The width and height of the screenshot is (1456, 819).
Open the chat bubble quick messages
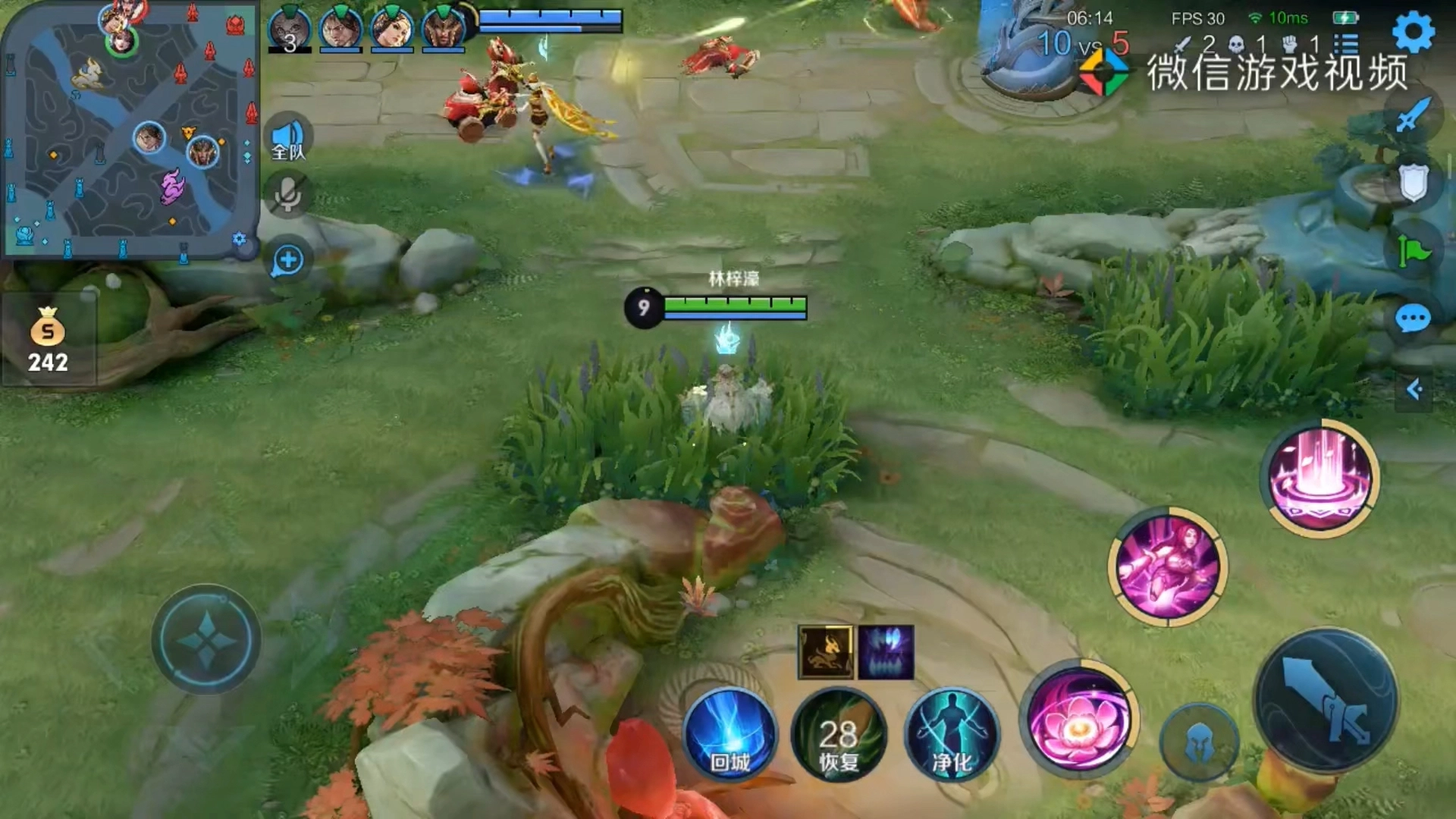click(1413, 319)
